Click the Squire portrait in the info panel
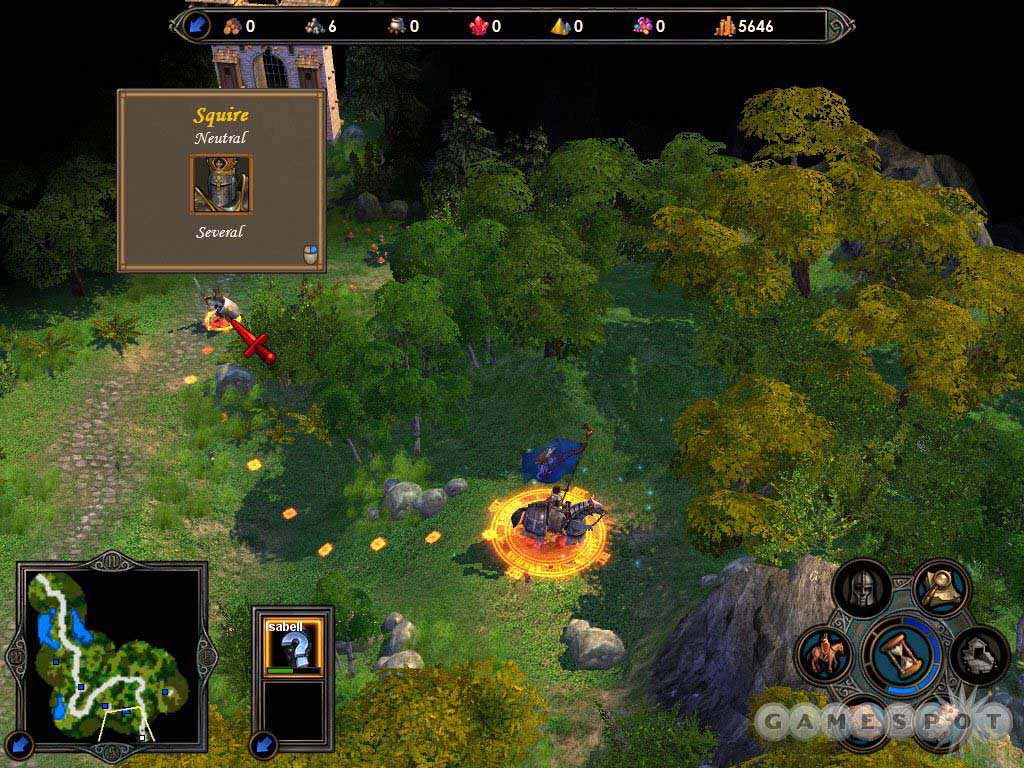This screenshot has width=1024, height=768. pyautogui.click(x=221, y=184)
